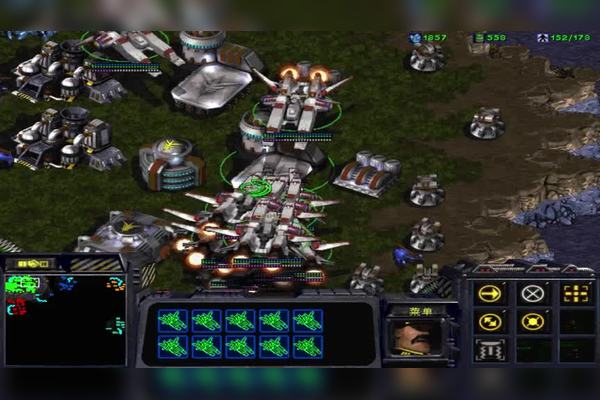
Task: Choose the Hold Position command
Action: [x=533, y=322]
